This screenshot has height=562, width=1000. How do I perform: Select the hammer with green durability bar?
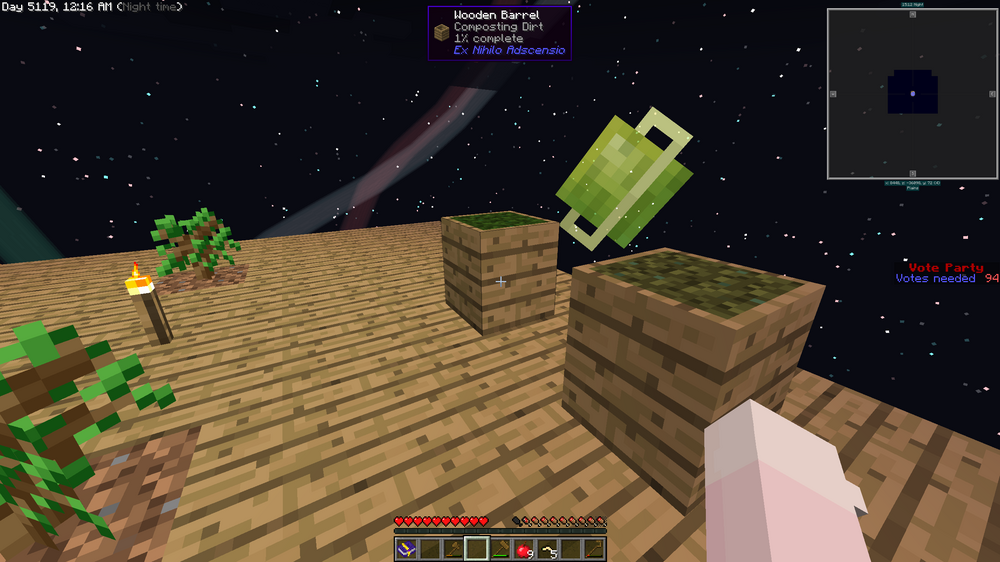500,549
